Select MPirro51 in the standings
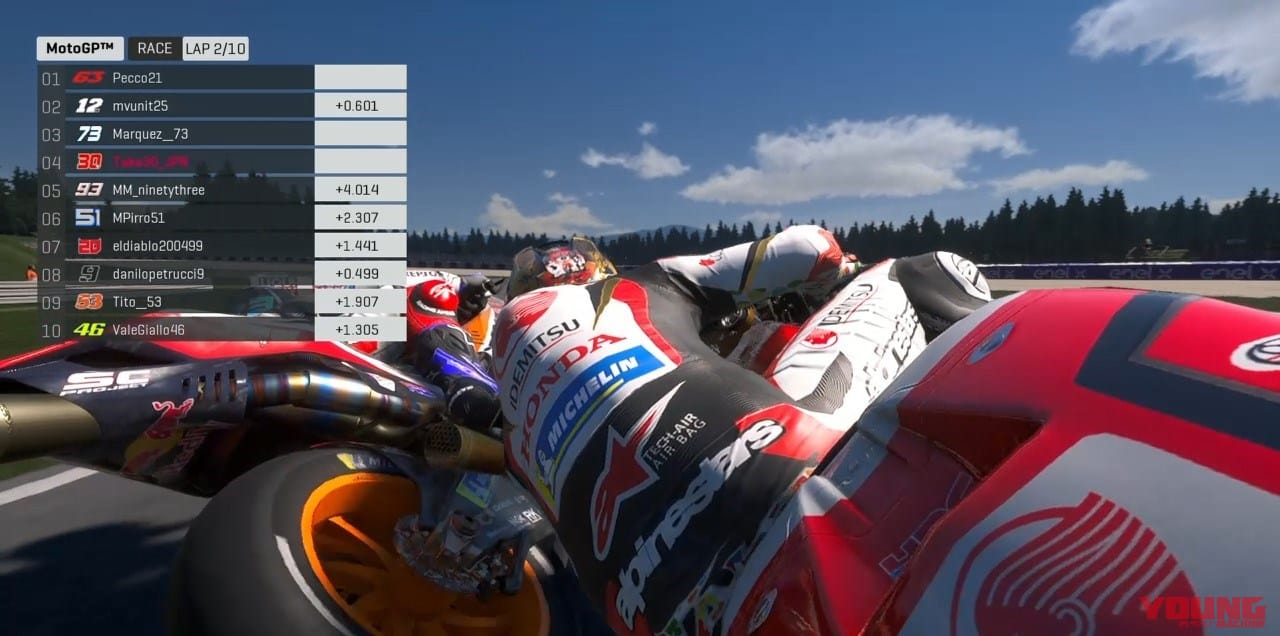This screenshot has width=1280, height=636. coord(139,218)
